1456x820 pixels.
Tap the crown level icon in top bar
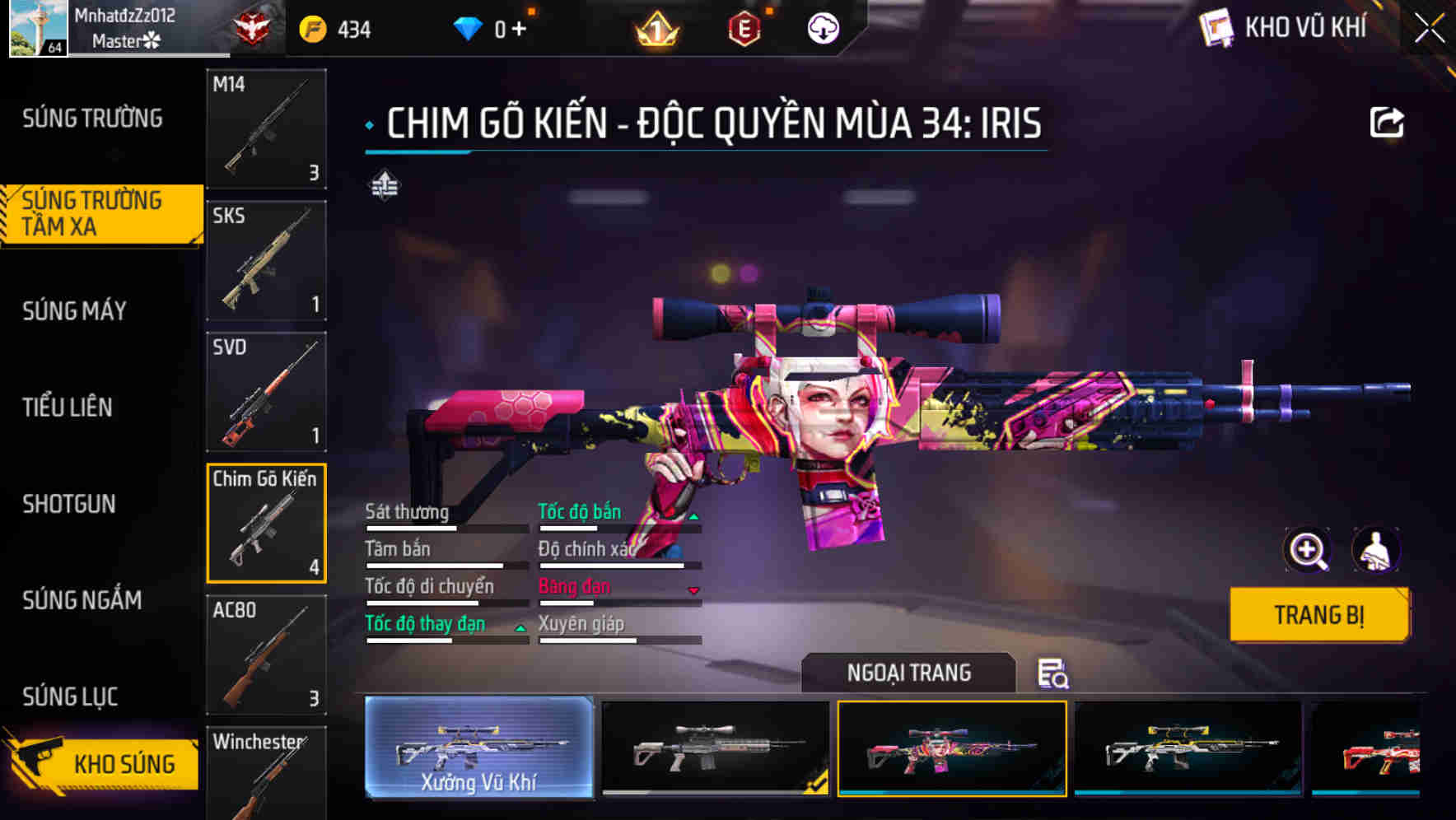[x=653, y=27]
